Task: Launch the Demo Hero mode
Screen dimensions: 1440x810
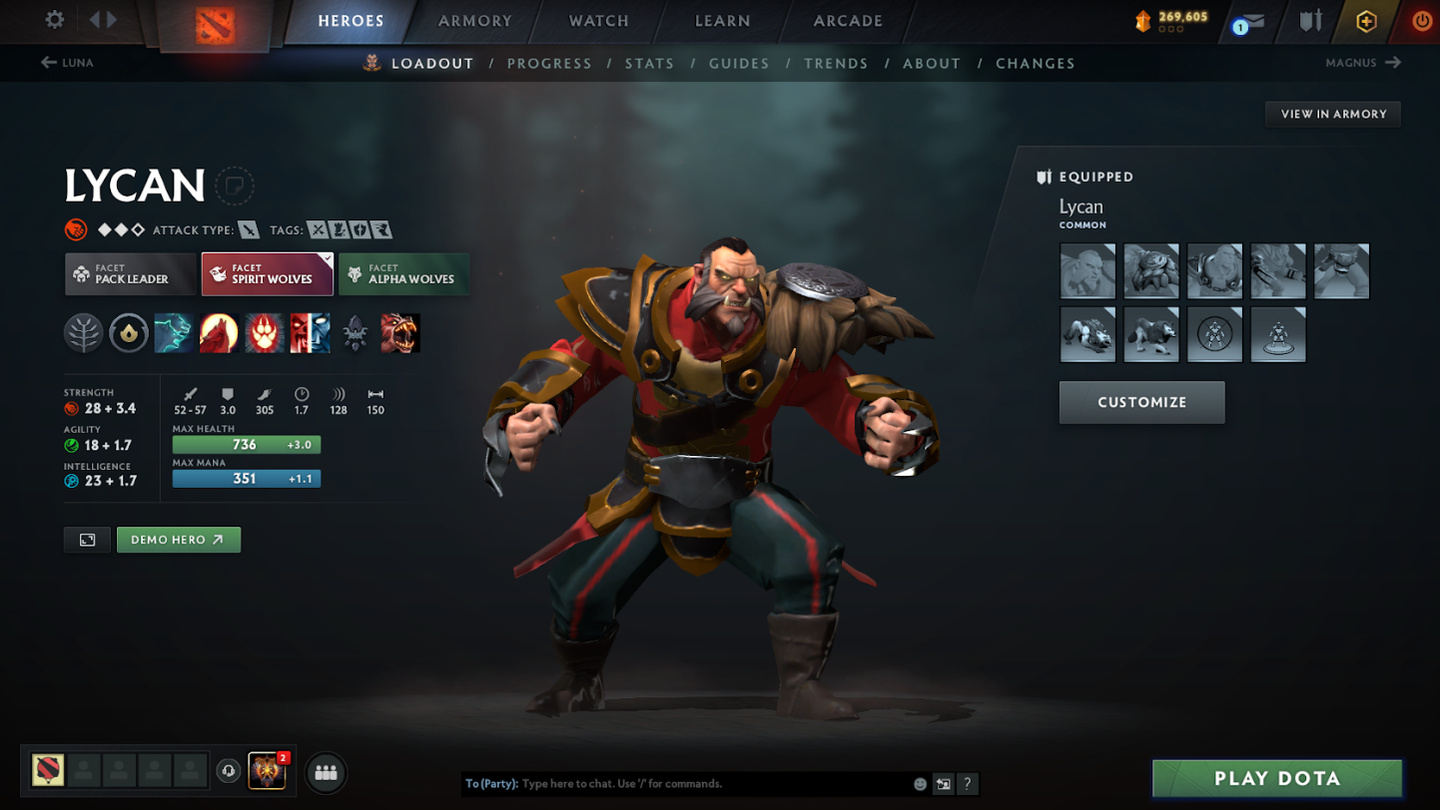Action: pos(178,540)
